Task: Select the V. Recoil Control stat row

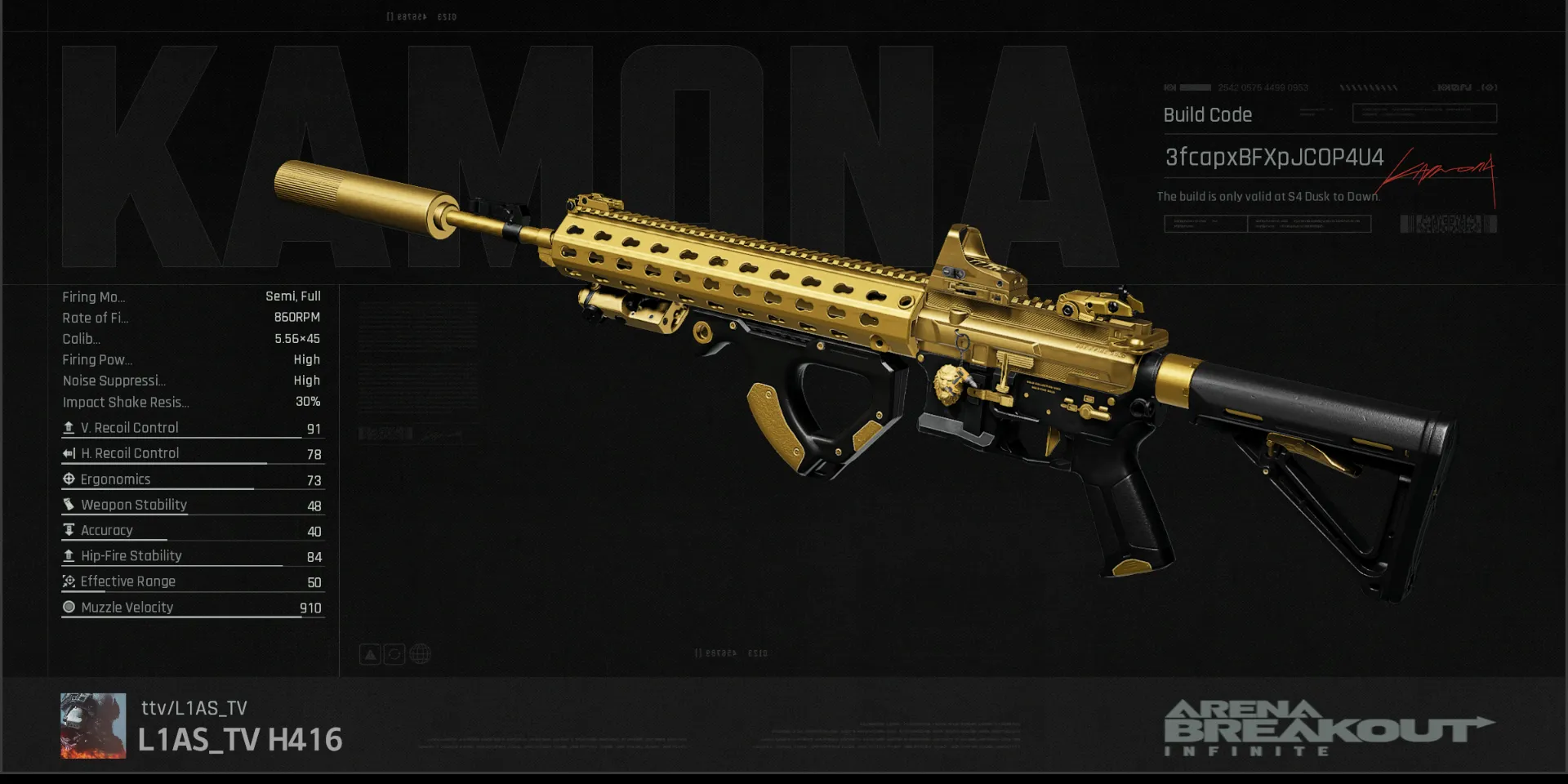Action: tap(192, 428)
